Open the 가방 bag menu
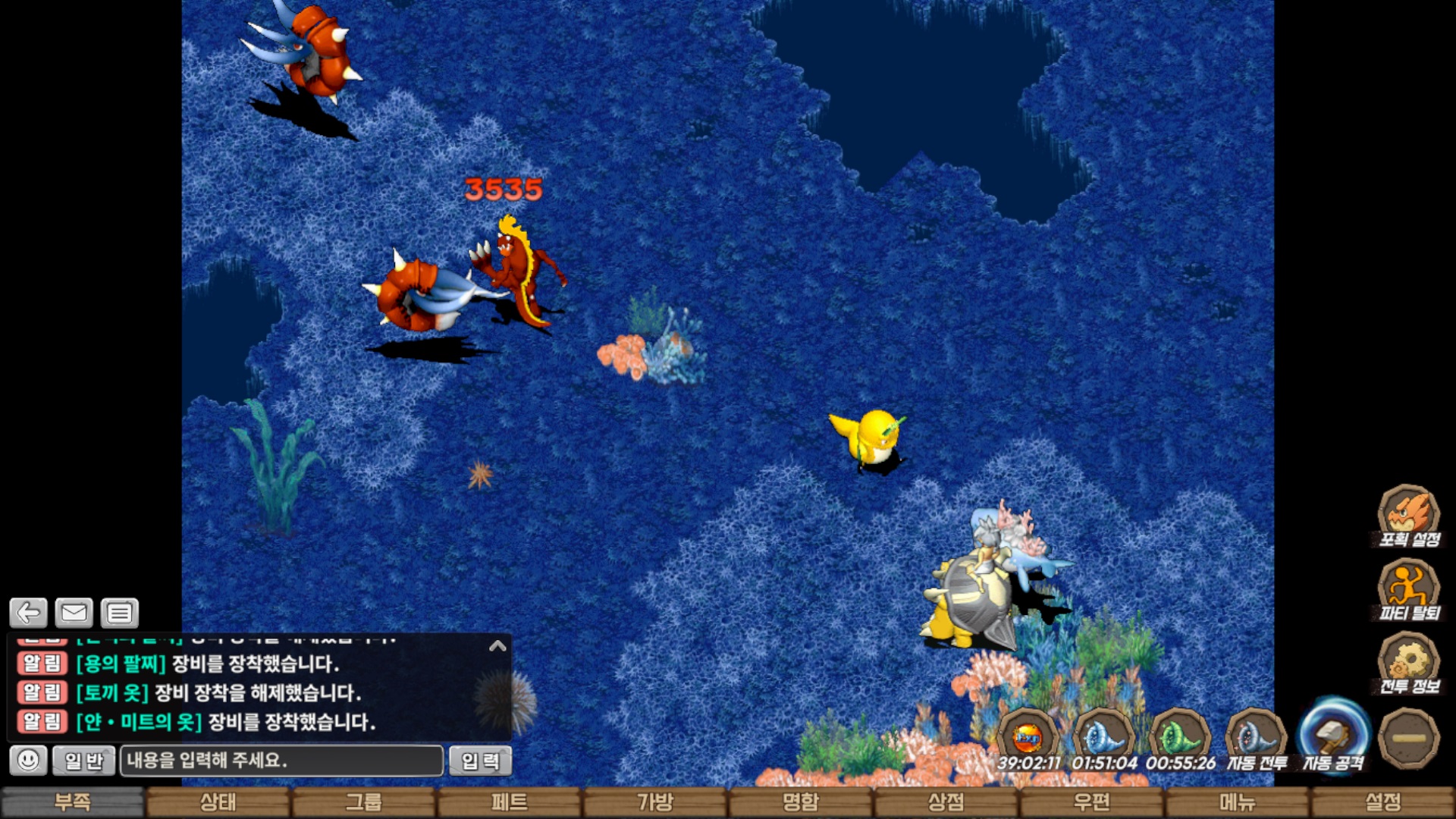 click(x=655, y=802)
